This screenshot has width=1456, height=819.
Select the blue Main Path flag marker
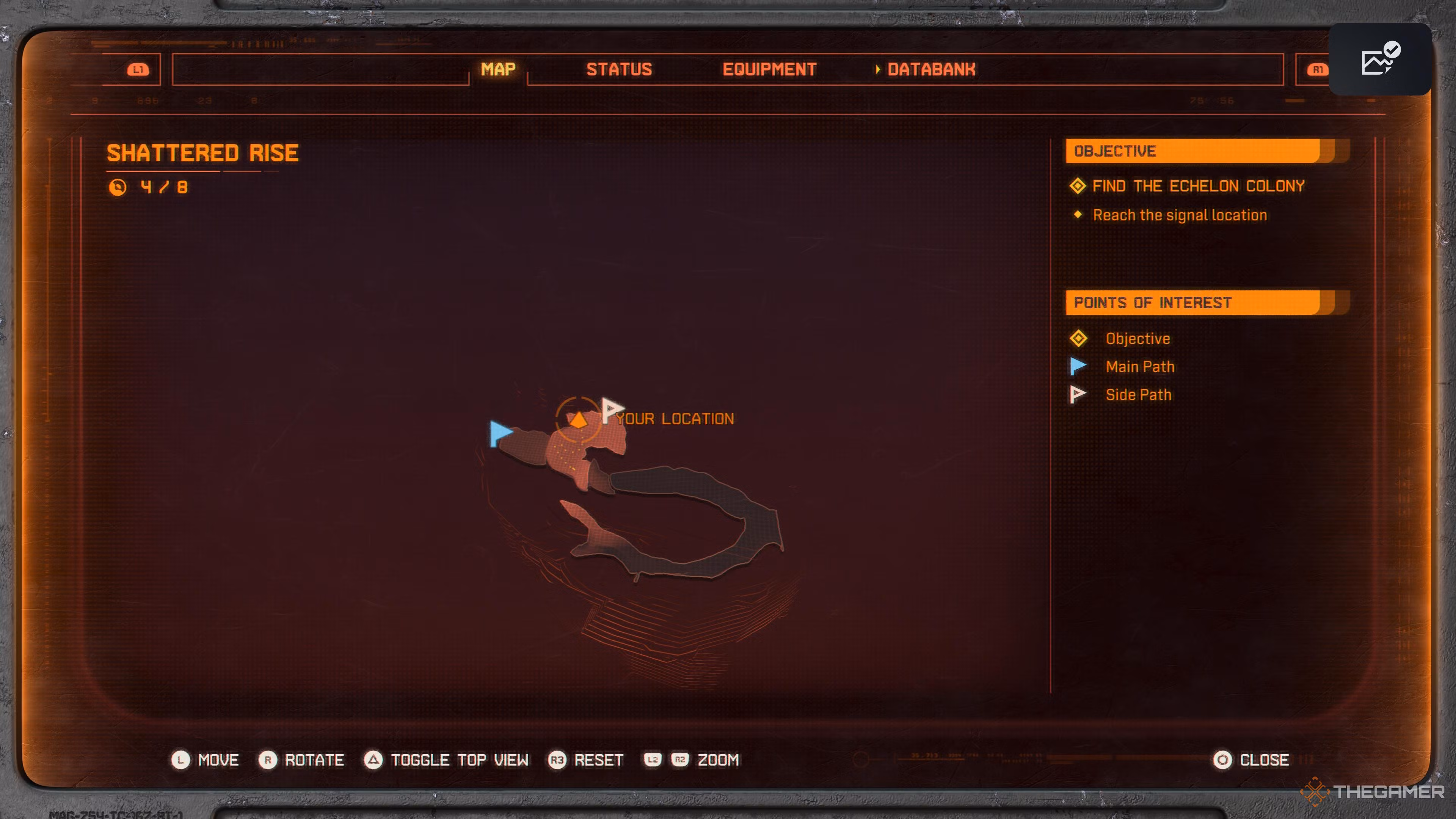pyautogui.click(x=500, y=433)
